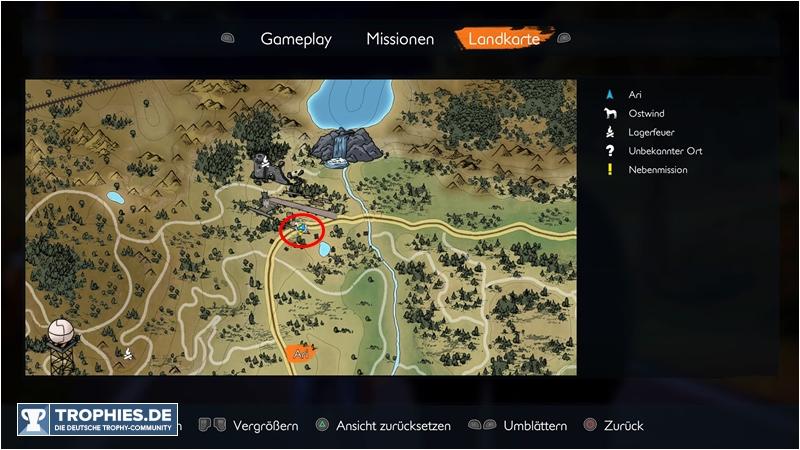Click the orange Ari label on the map
800x450 pixels.
tap(300, 353)
